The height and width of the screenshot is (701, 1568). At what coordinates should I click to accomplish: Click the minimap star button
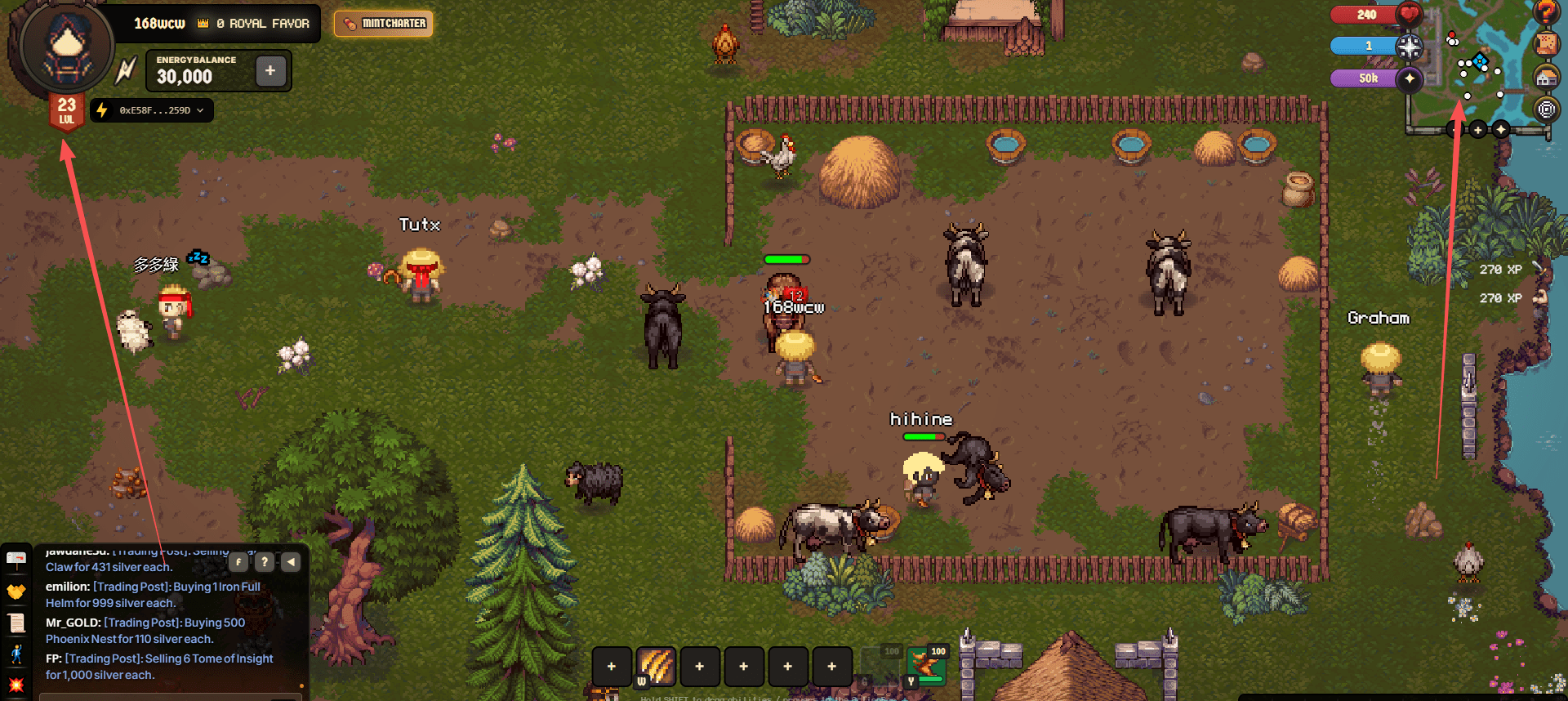(x=1501, y=129)
